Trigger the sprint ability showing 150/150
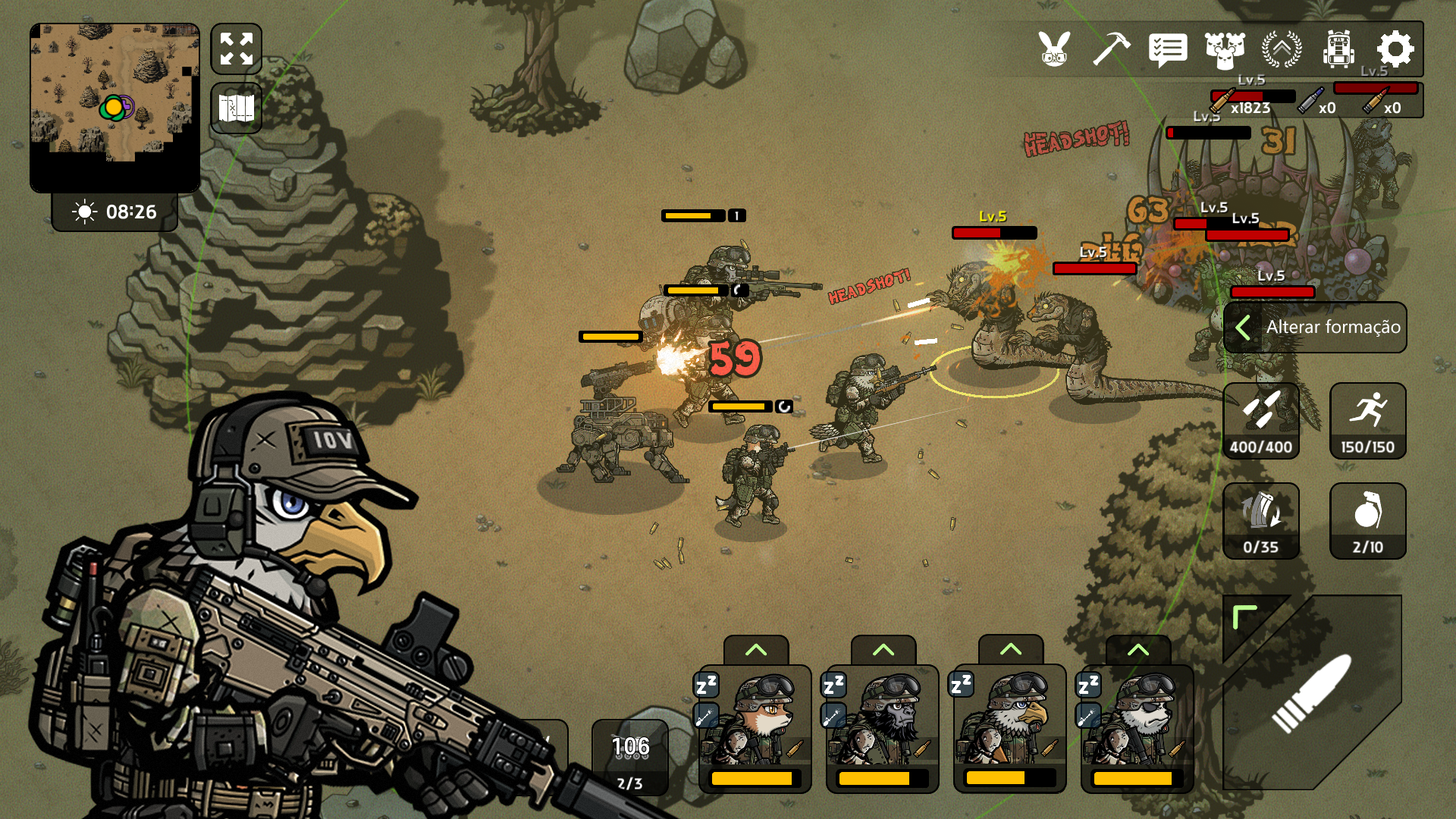 pos(1367,421)
